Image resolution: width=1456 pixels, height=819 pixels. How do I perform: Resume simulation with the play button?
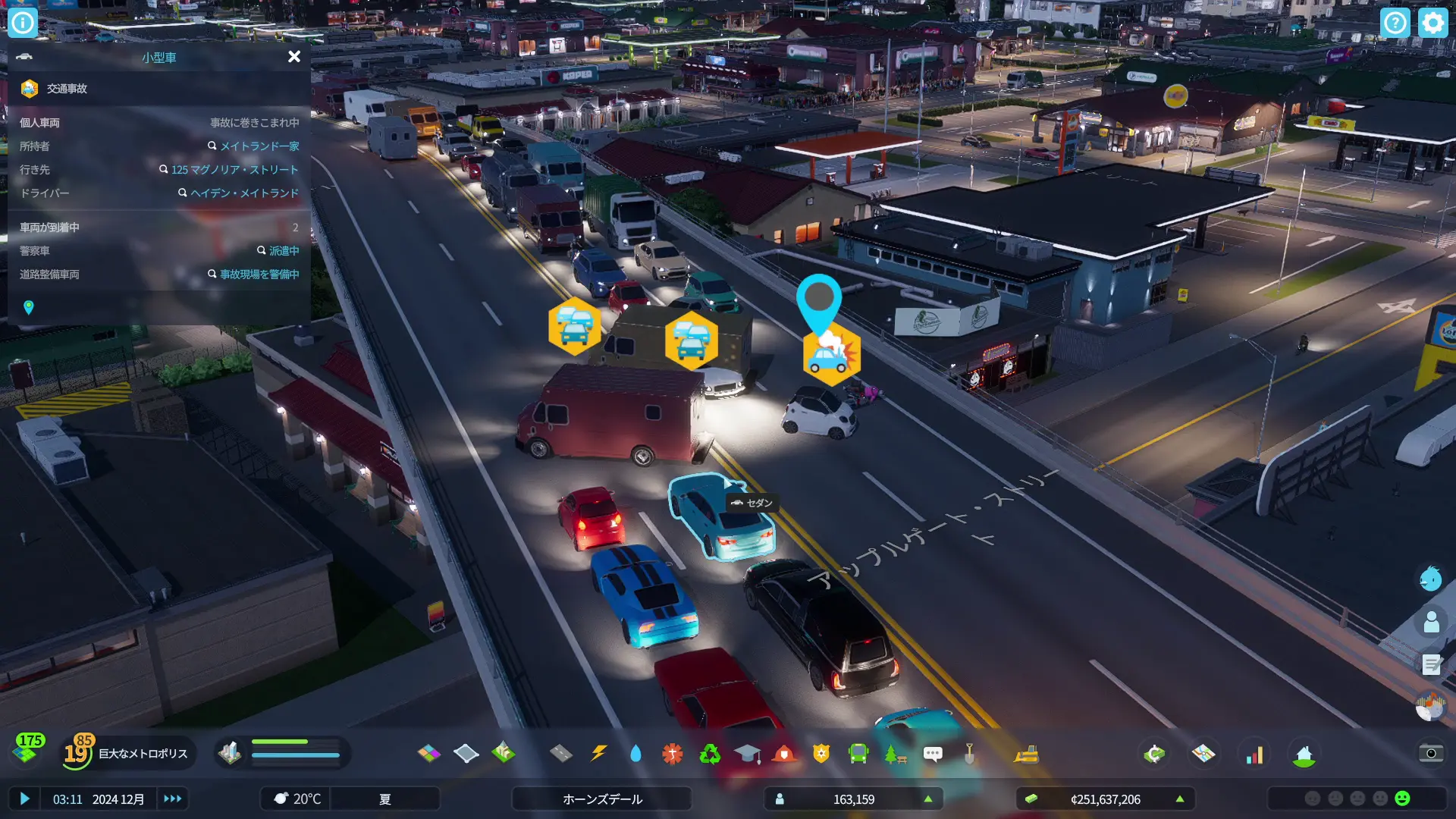pyautogui.click(x=24, y=799)
